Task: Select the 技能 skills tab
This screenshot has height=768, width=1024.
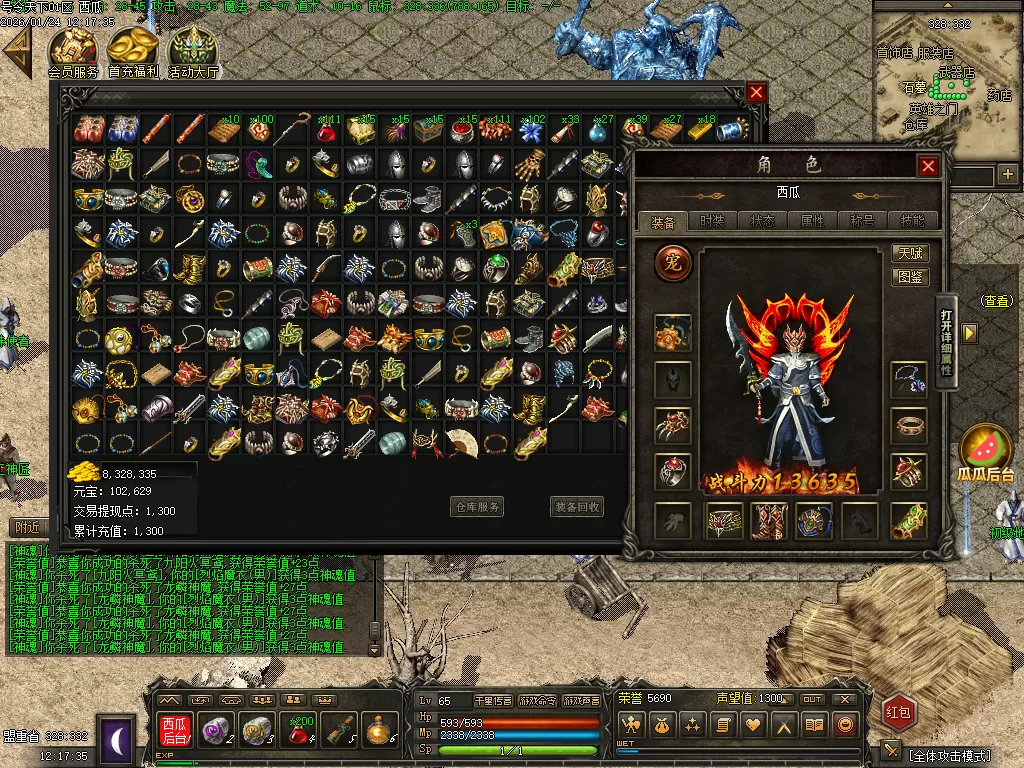Action: tap(913, 221)
